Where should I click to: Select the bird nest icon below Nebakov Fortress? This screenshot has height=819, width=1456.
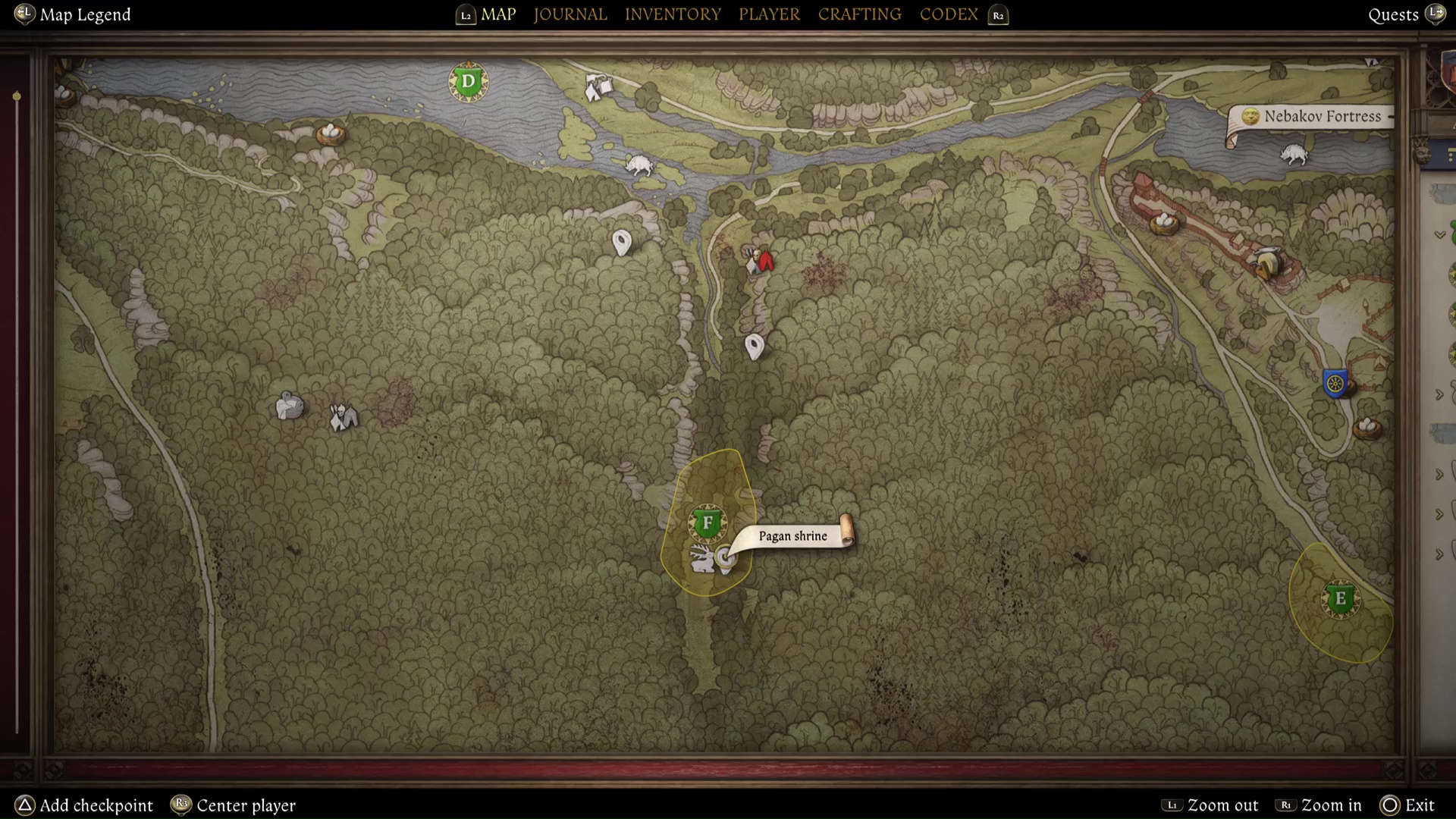pos(1164,223)
